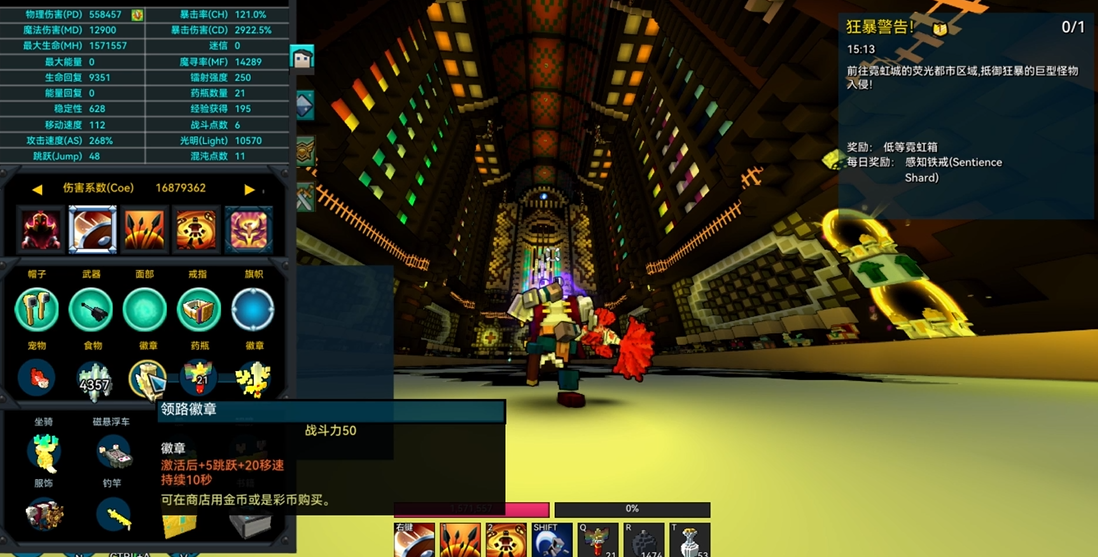Select the flask (药瓶) slot showing 21

point(199,378)
